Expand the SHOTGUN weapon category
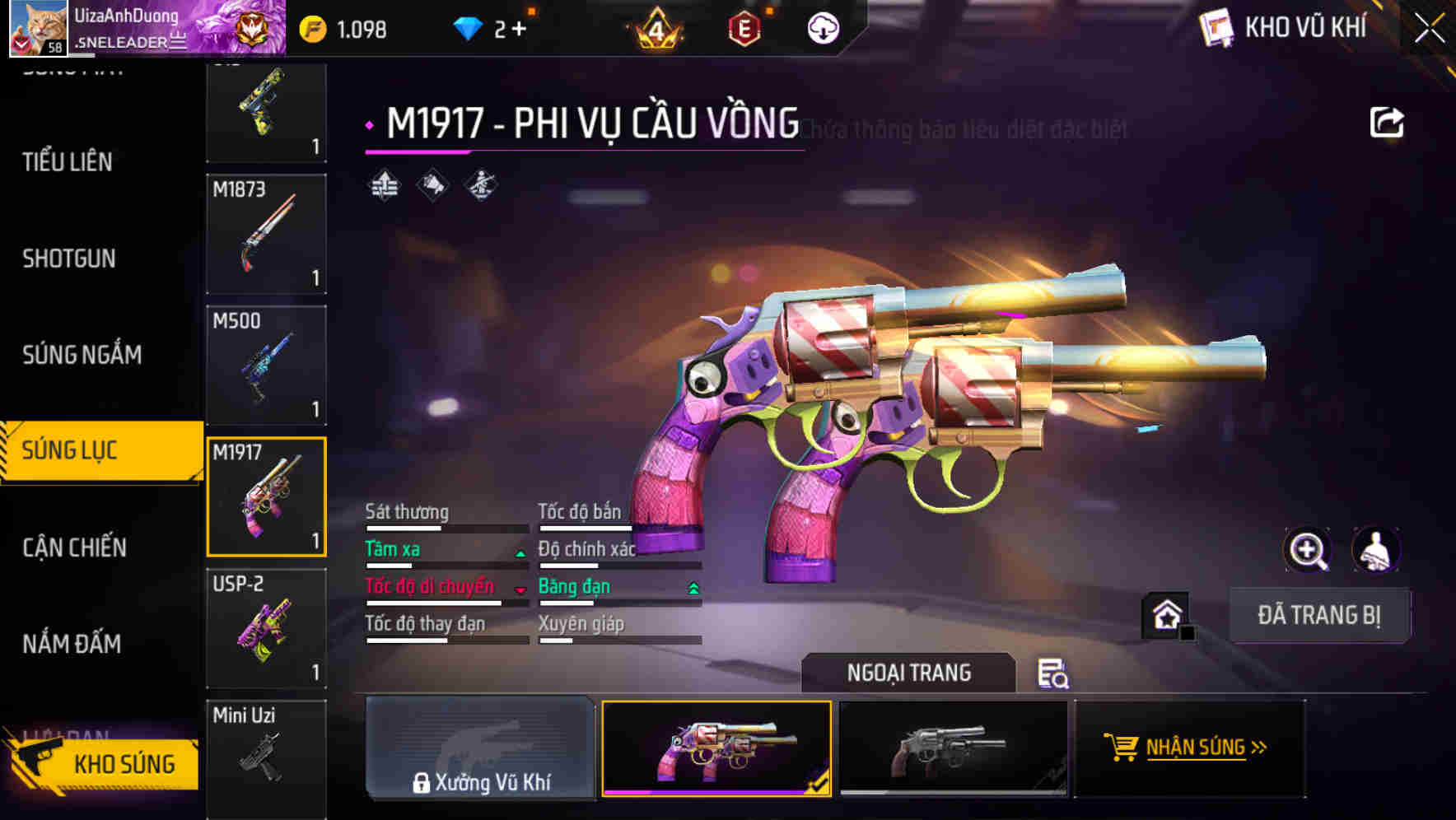The height and width of the screenshot is (820, 1456). tap(70, 259)
